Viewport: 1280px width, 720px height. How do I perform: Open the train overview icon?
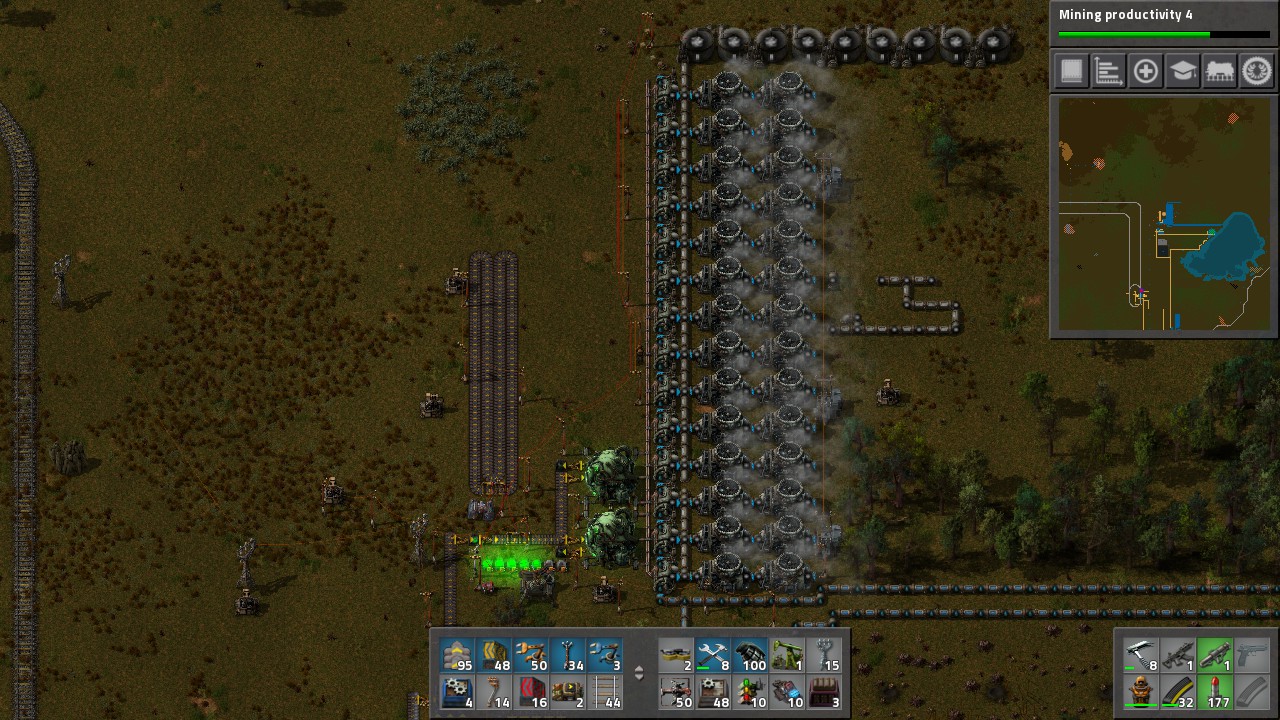pos(1219,71)
